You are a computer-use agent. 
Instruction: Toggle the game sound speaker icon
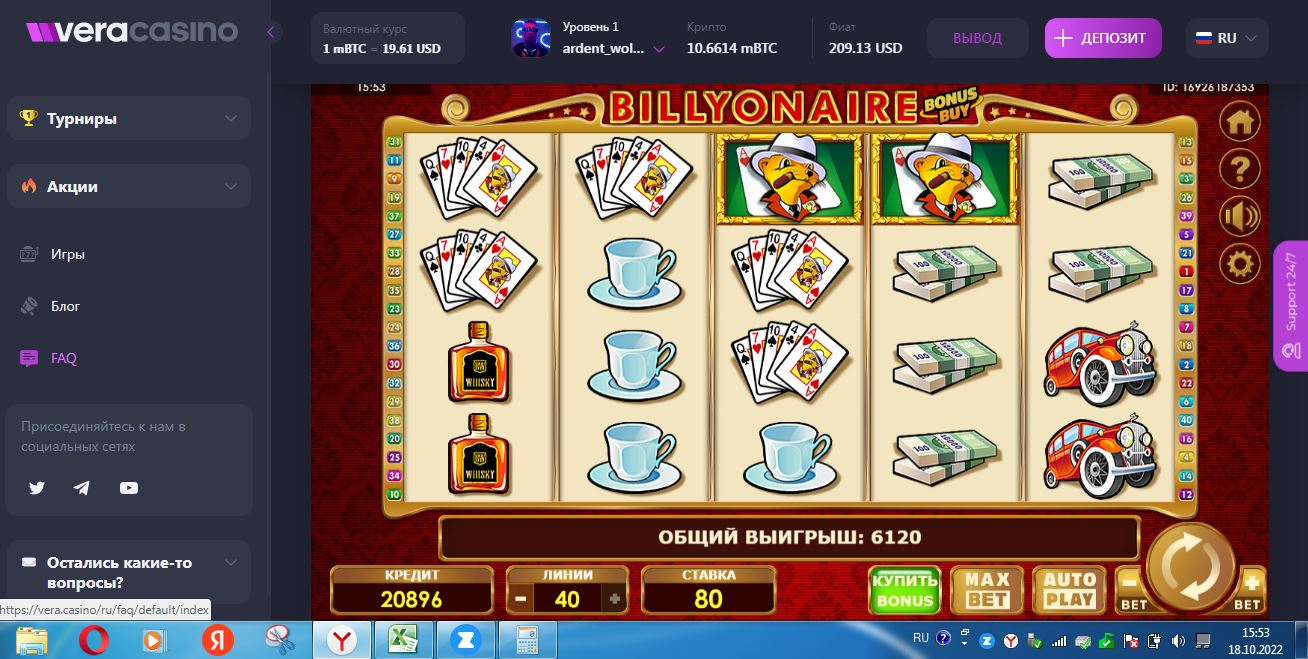[1240, 217]
